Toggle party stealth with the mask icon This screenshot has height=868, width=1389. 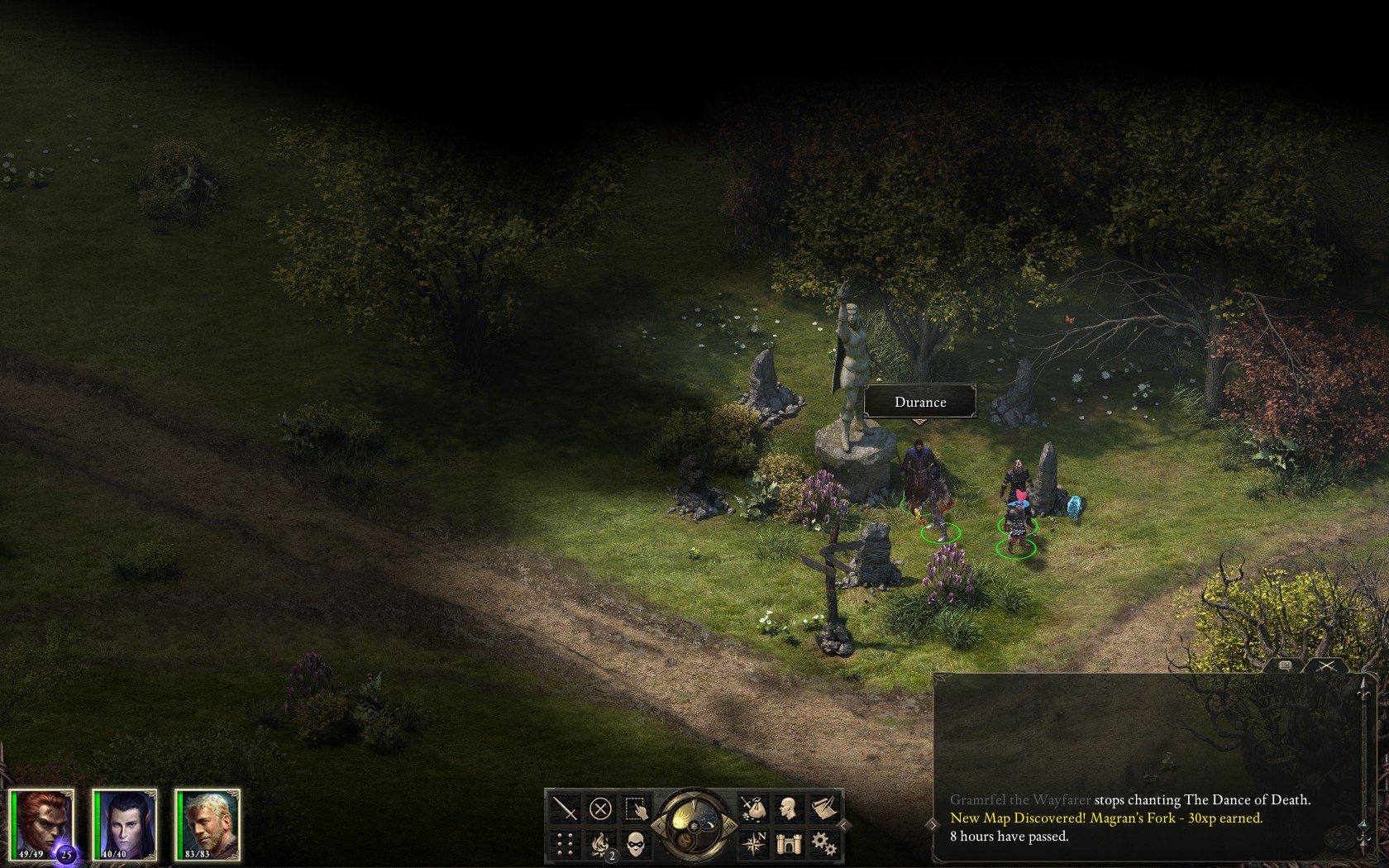[635, 843]
